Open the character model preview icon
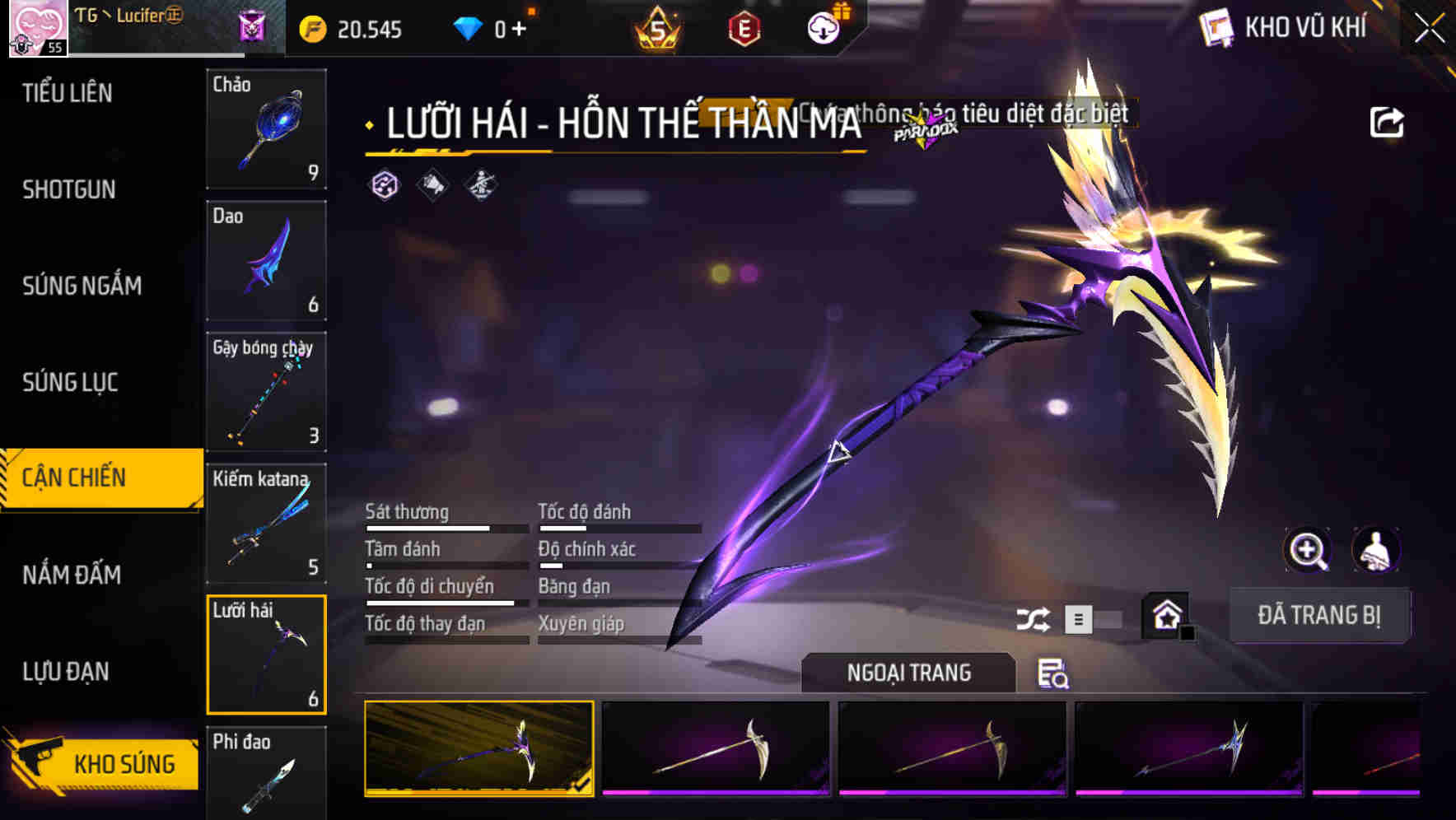The width and height of the screenshot is (1456, 820). pos(1377,551)
